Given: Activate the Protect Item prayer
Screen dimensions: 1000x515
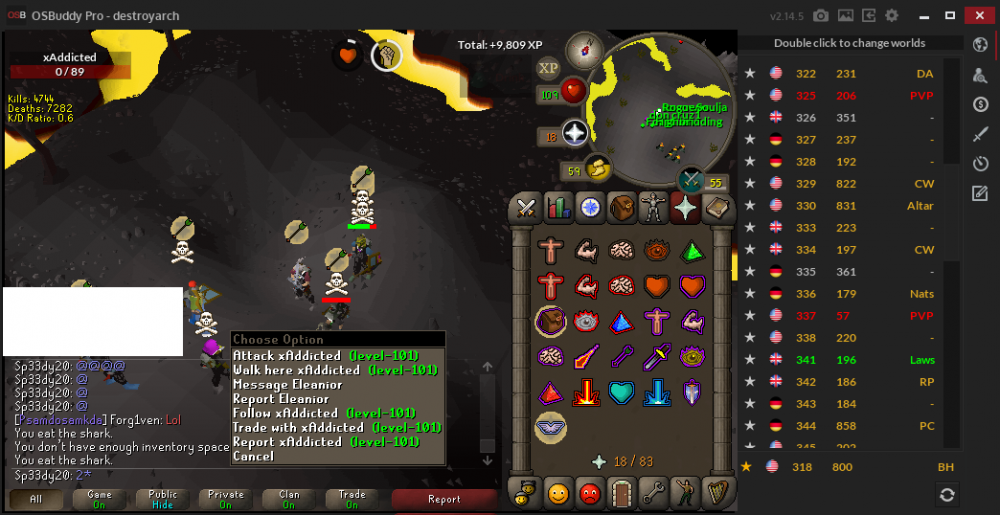Looking at the screenshot, I should pyautogui.click(x=551, y=321).
